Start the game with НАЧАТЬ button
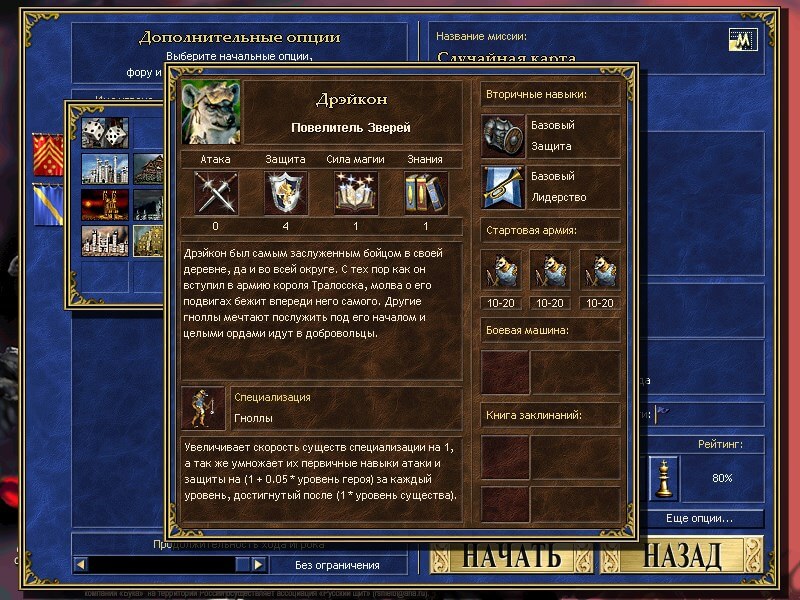 tap(510, 556)
